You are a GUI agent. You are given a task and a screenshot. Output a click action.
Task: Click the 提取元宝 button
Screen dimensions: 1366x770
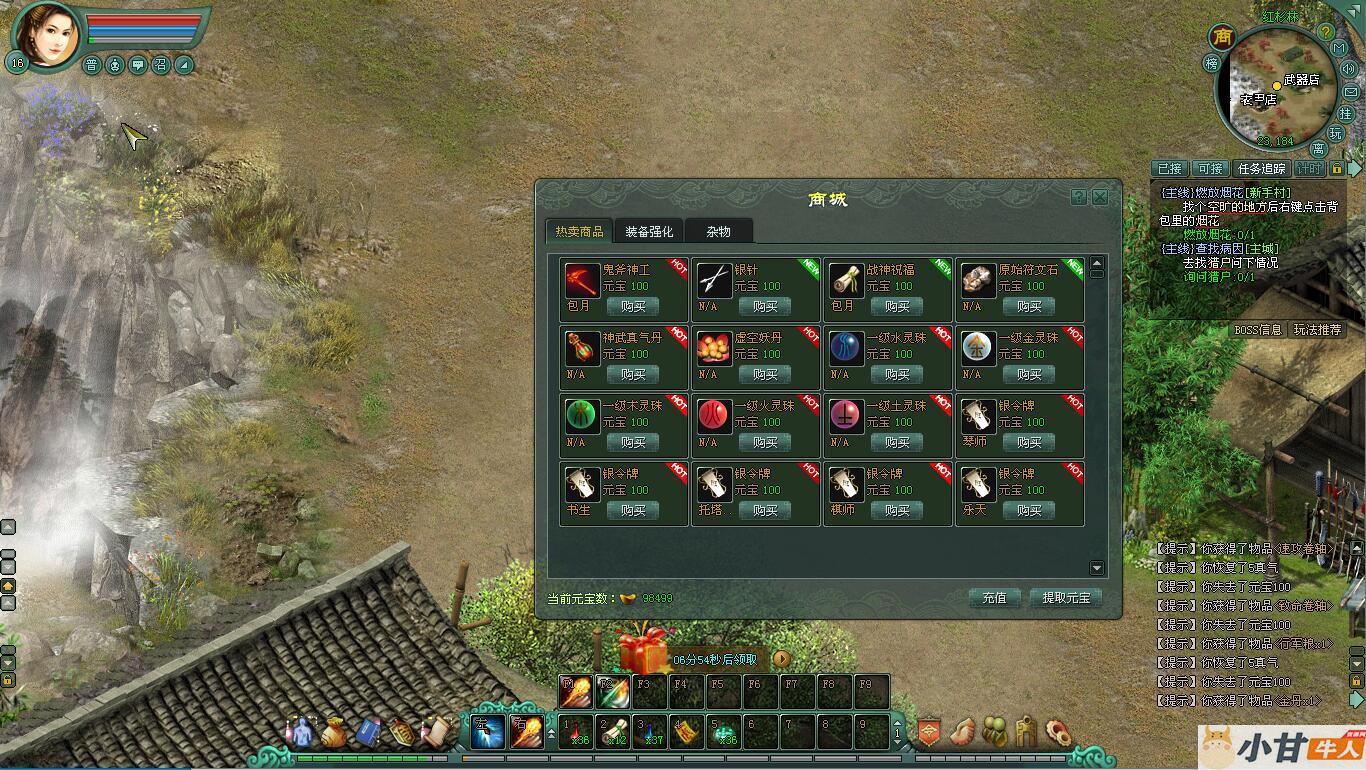1065,598
